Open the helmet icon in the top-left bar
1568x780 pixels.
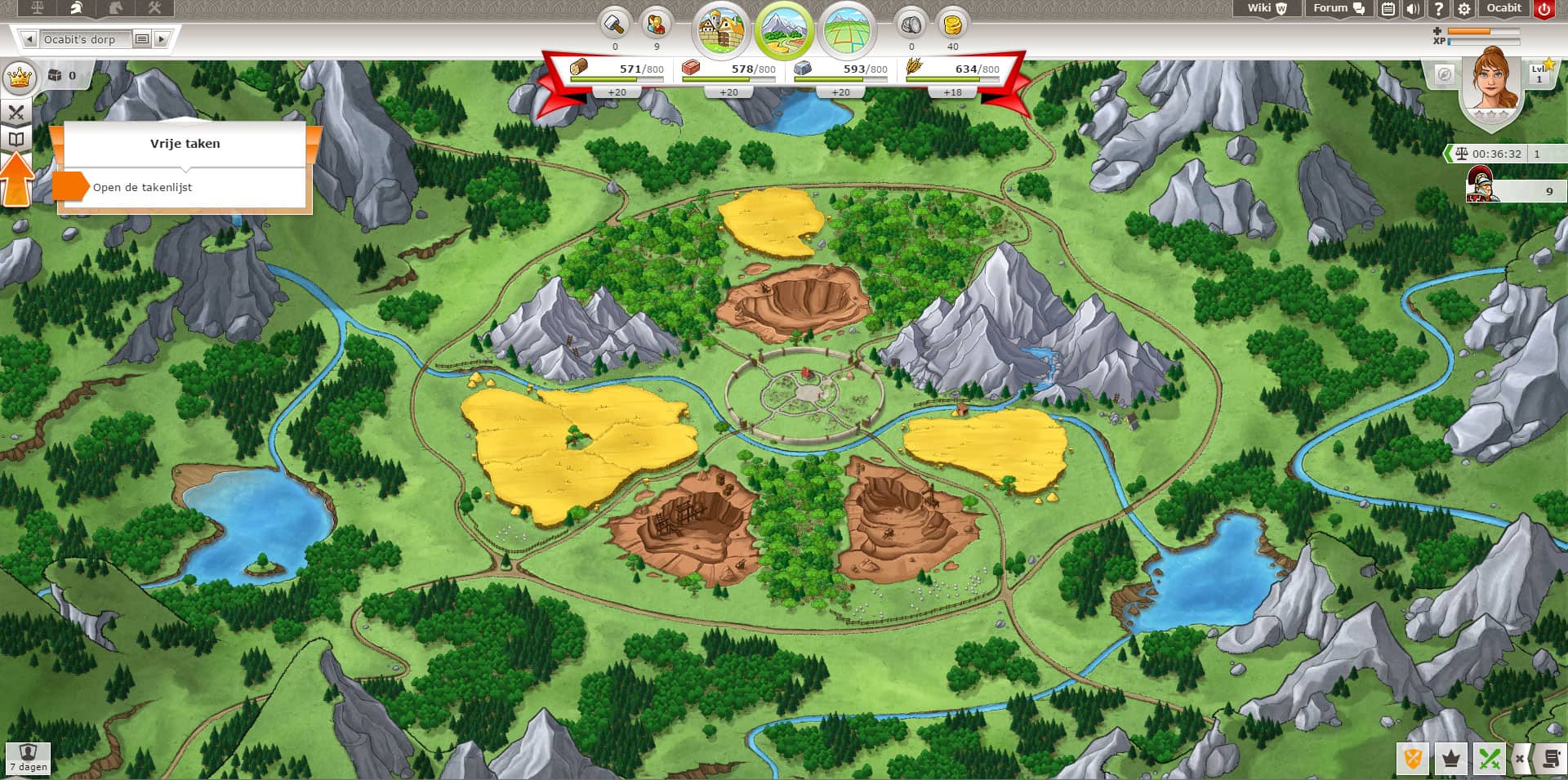(75, 8)
